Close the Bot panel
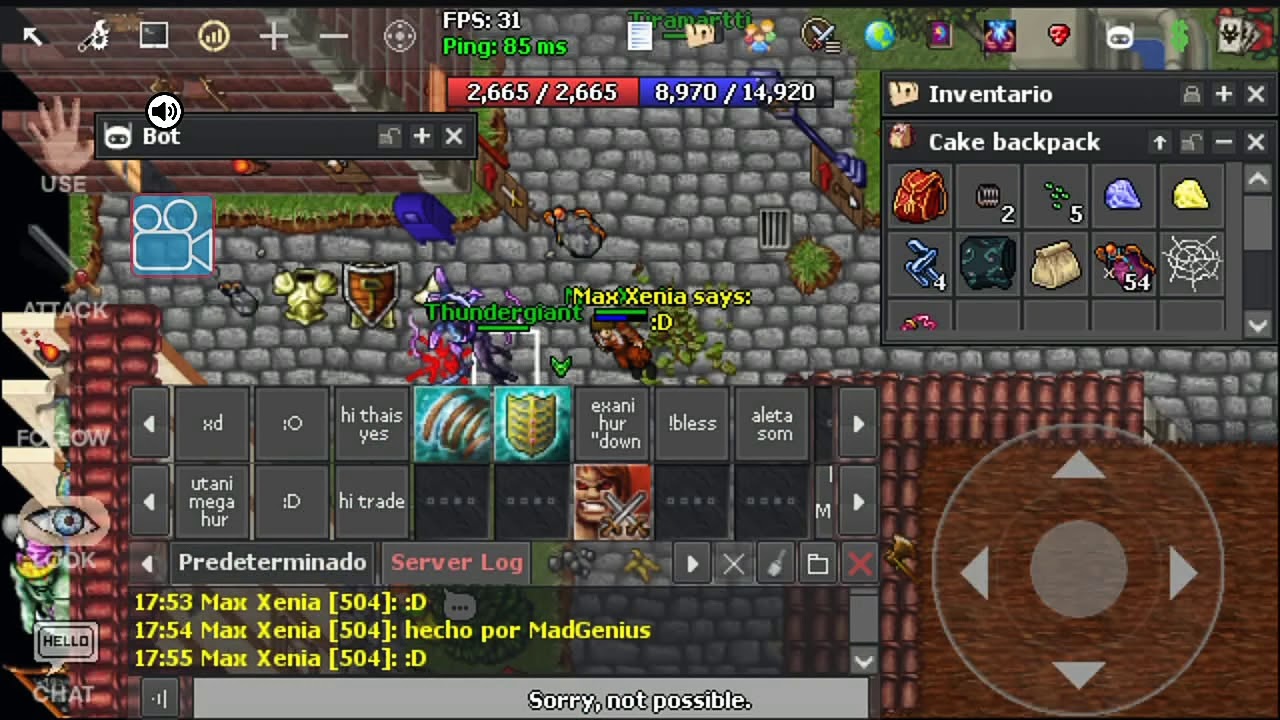The height and width of the screenshot is (720, 1280). click(454, 136)
